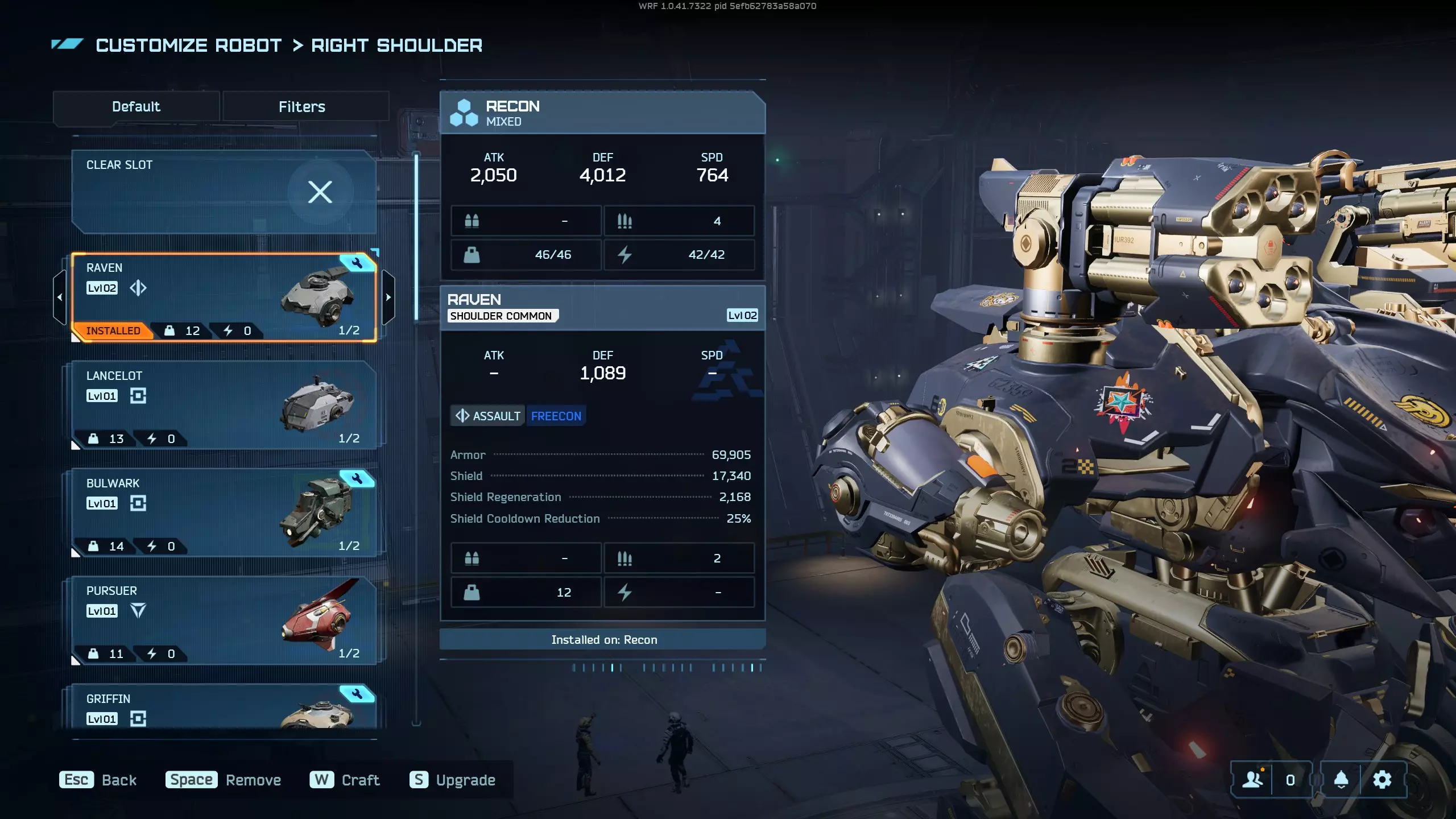Screen dimensions: 1456x819
Task: Choose the Lancelot shoulder part
Action: coord(224,405)
